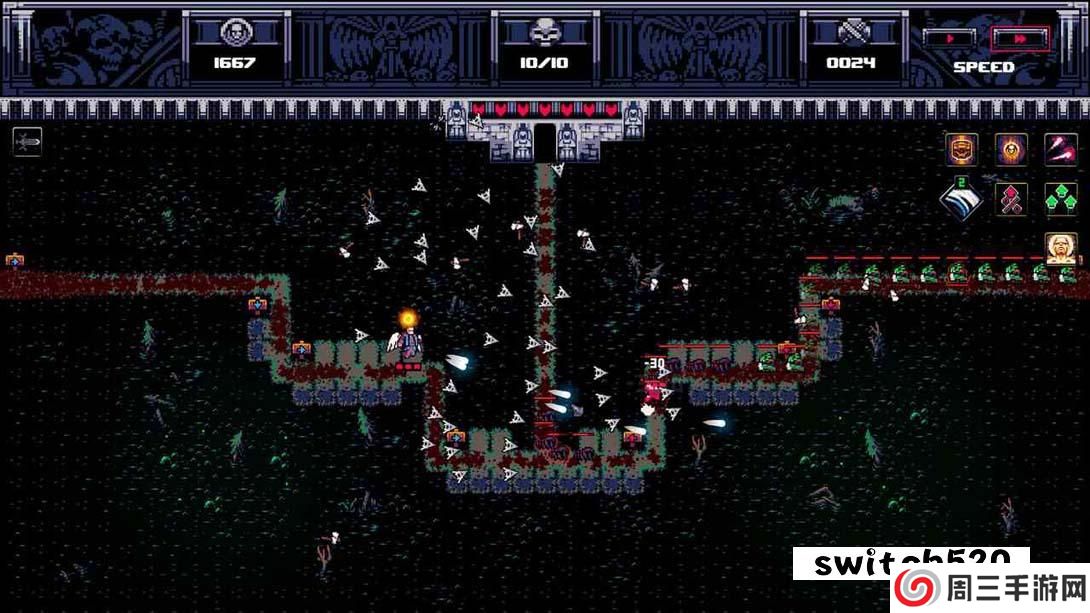
Task: Choose the red potion and tools icon
Action: pyautogui.click(x=1010, y=198)
